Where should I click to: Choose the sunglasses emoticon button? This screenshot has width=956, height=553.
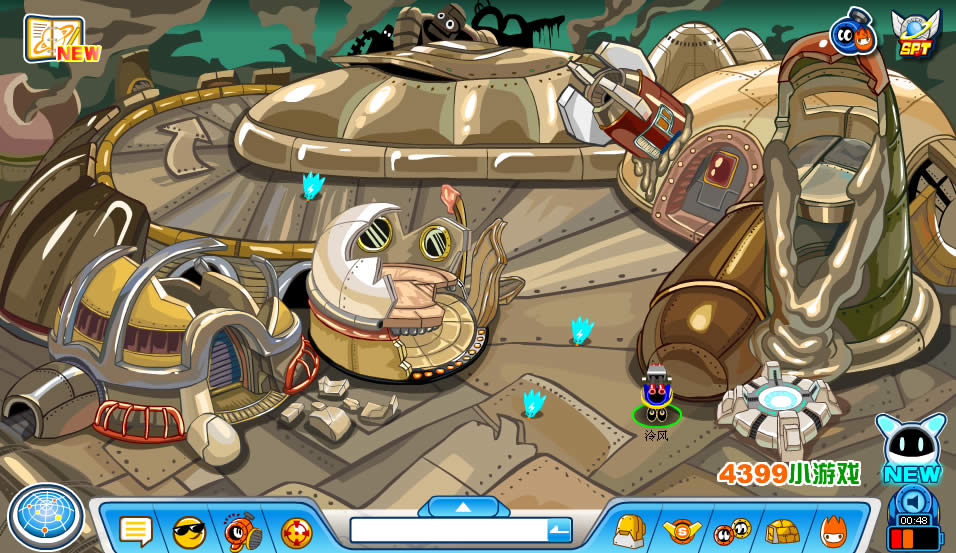click(188, 531)
